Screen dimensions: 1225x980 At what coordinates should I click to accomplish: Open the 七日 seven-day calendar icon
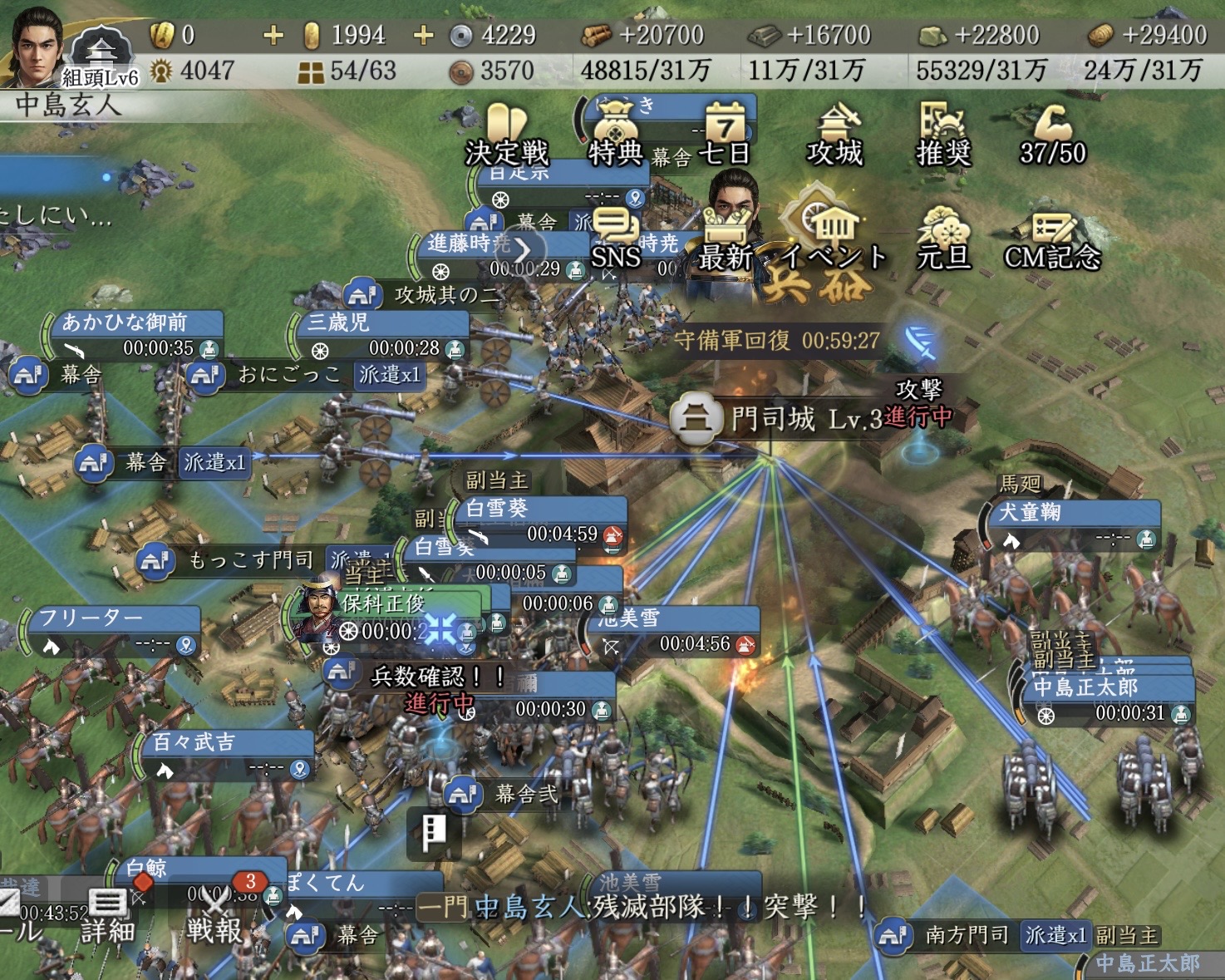pyautogui.click(x=725, y=134)
